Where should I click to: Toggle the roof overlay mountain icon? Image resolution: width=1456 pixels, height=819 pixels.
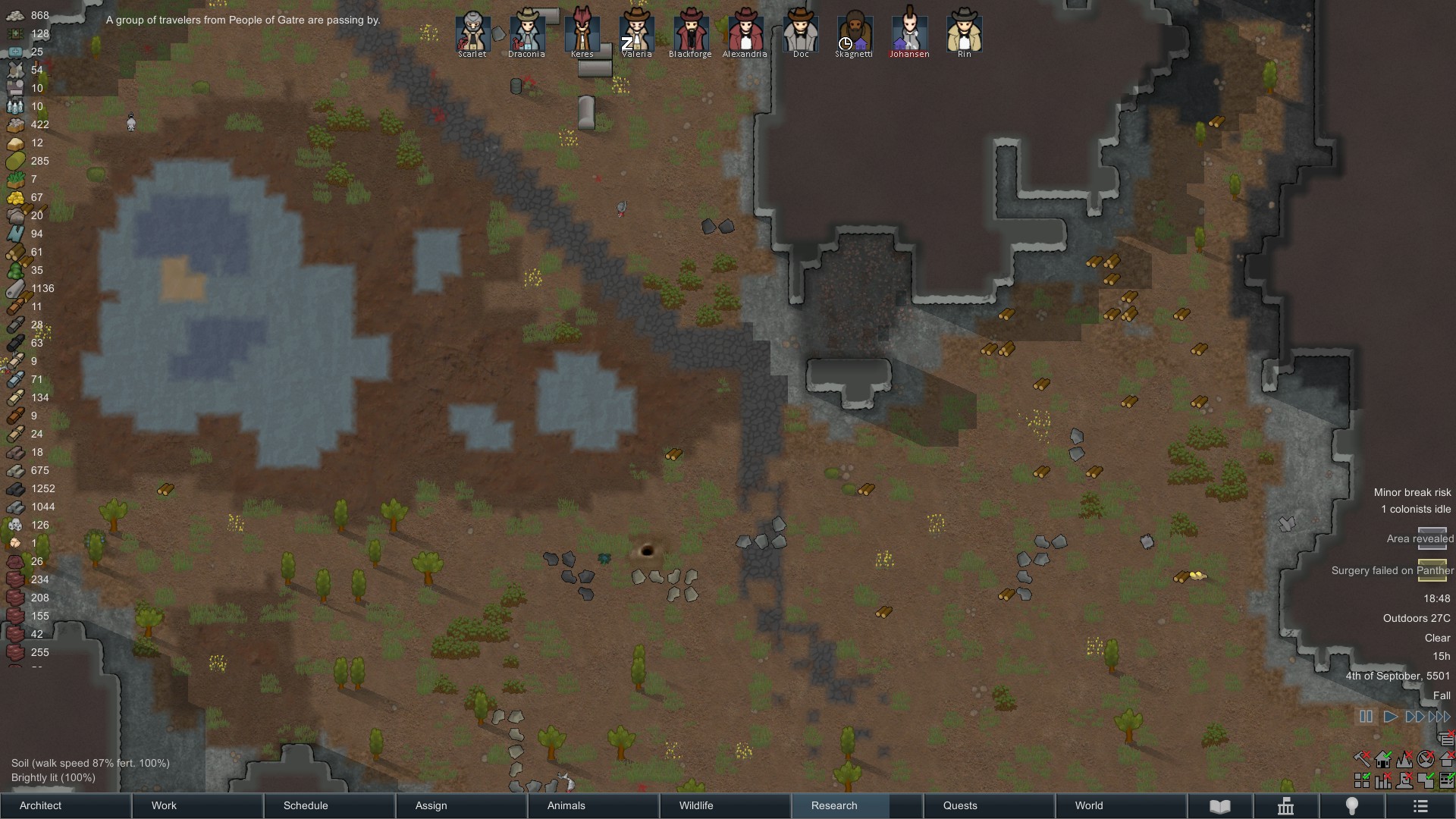1404,760
